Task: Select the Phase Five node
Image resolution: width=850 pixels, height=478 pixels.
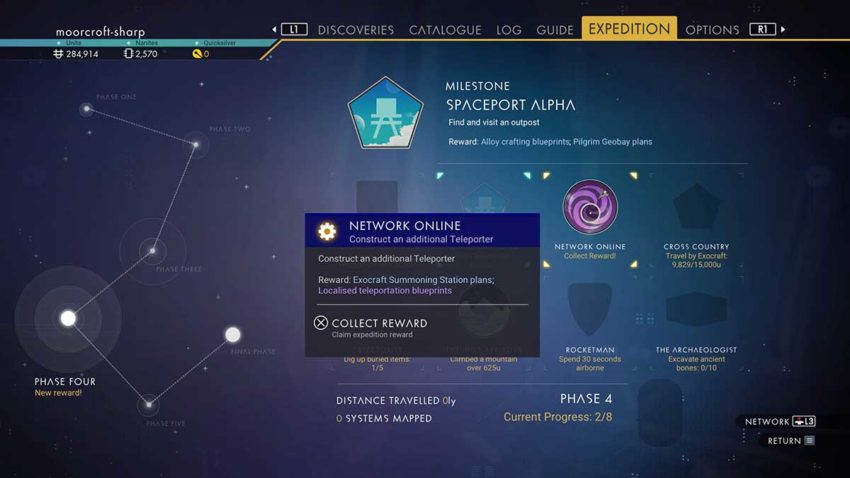Action: point(148,404)
